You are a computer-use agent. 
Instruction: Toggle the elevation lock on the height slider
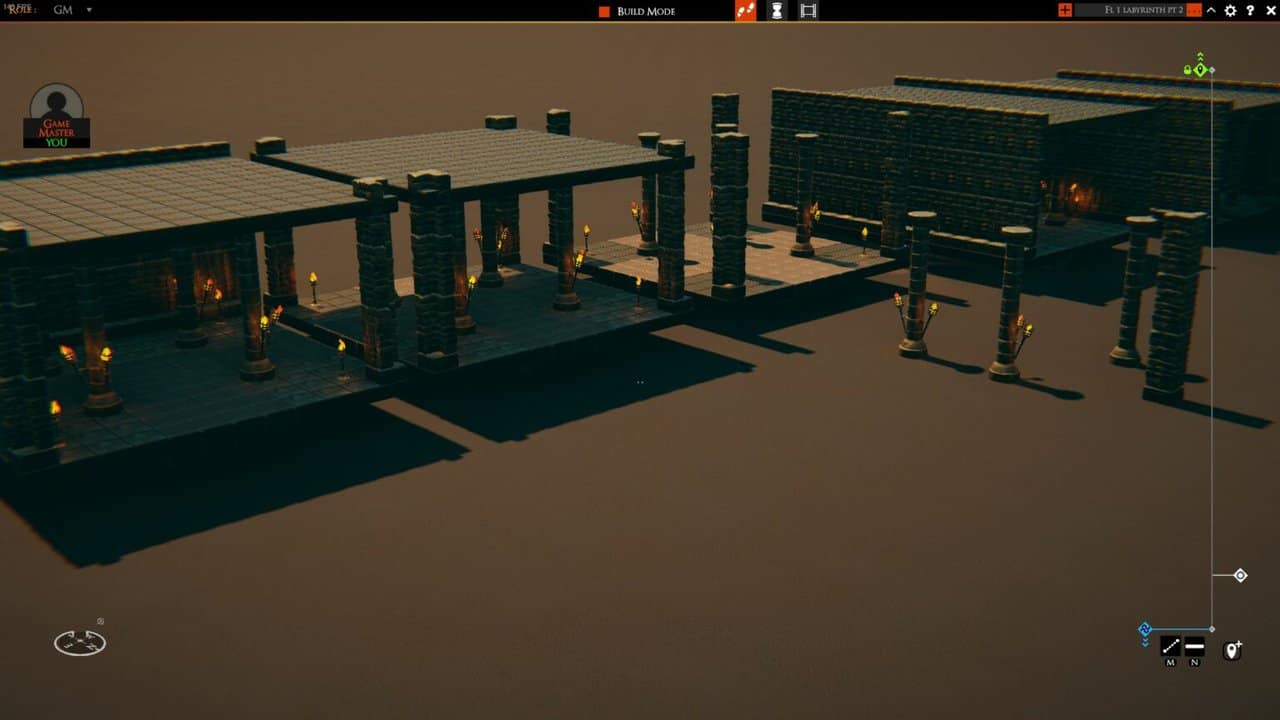coord(1190,68)
